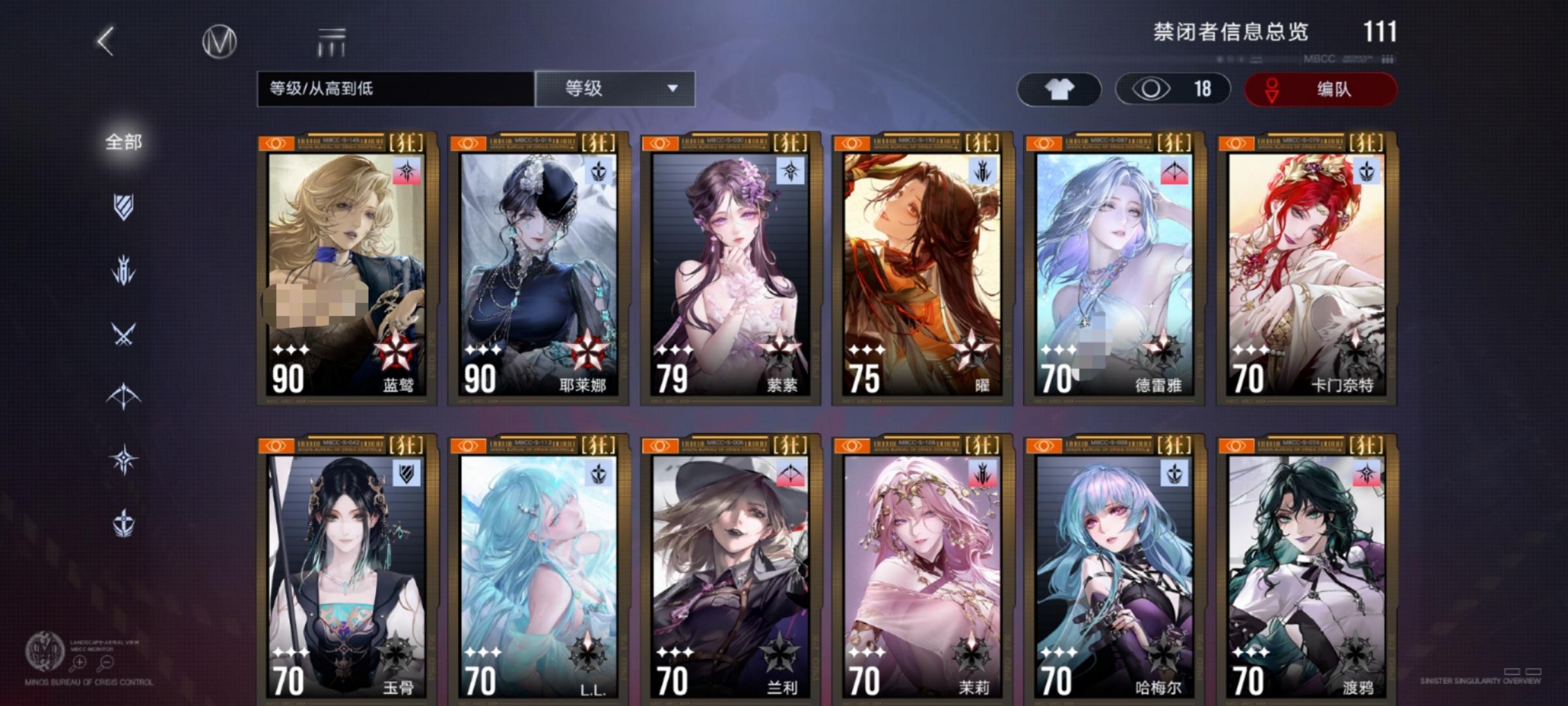This screenshot has width=1568, height=706.
Task: Click the zoom-out magnifier at bottom left
Action: point(106,662)
